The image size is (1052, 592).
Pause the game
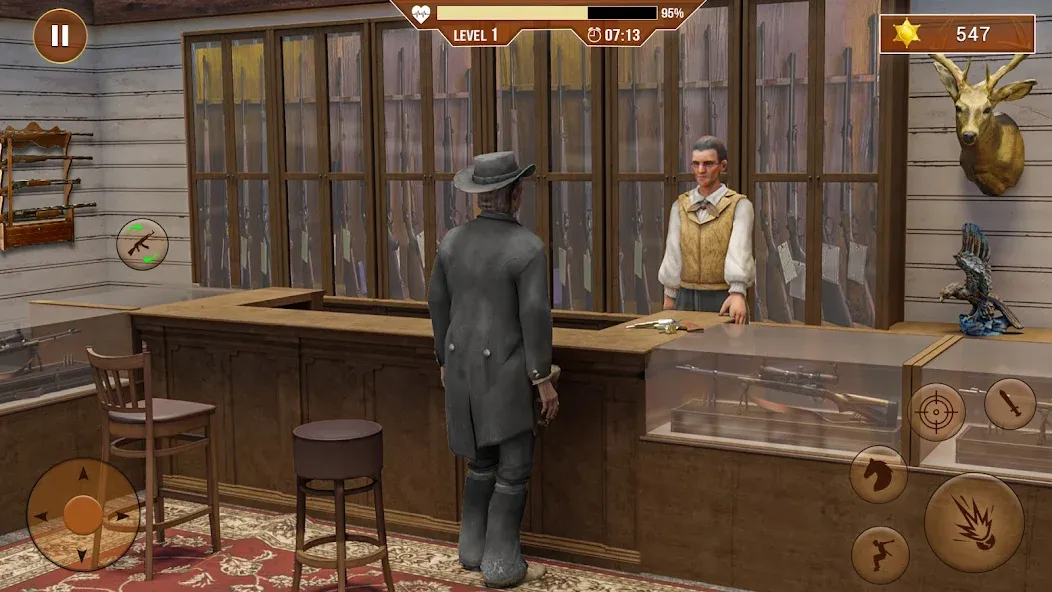(60, 36)
